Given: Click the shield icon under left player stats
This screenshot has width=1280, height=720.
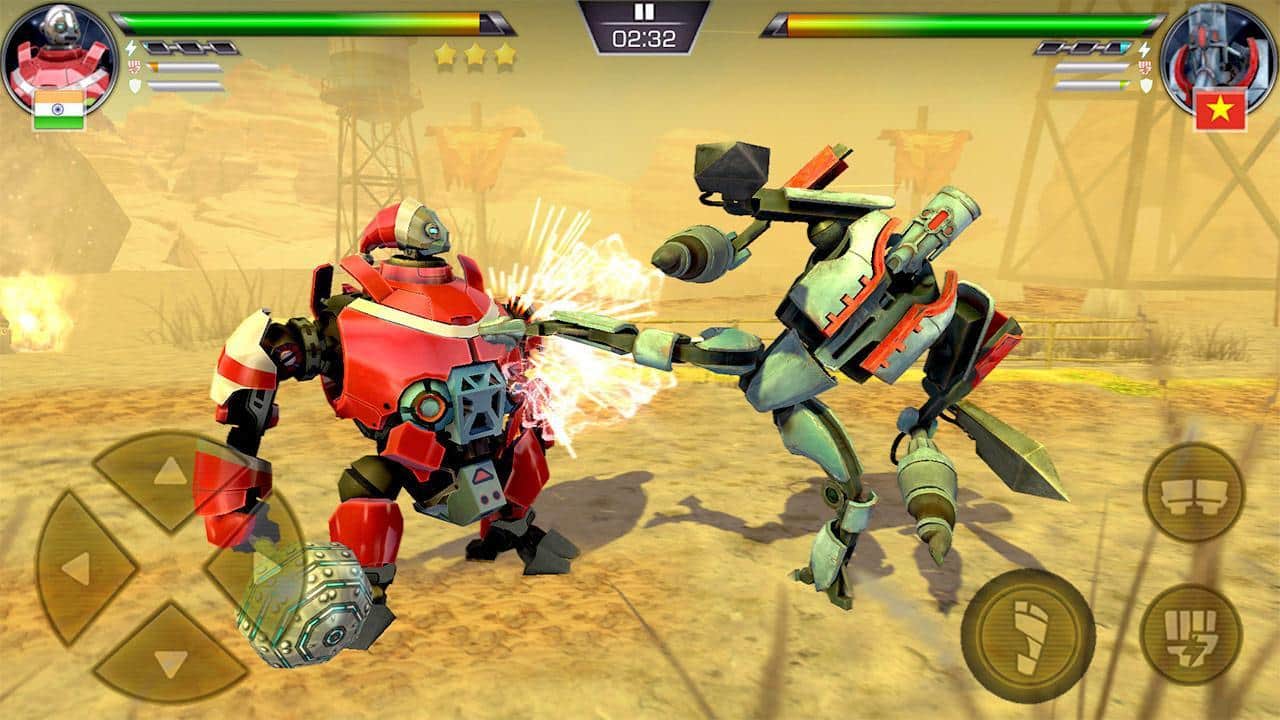Looking at the screenshot, I should (135, 86).
